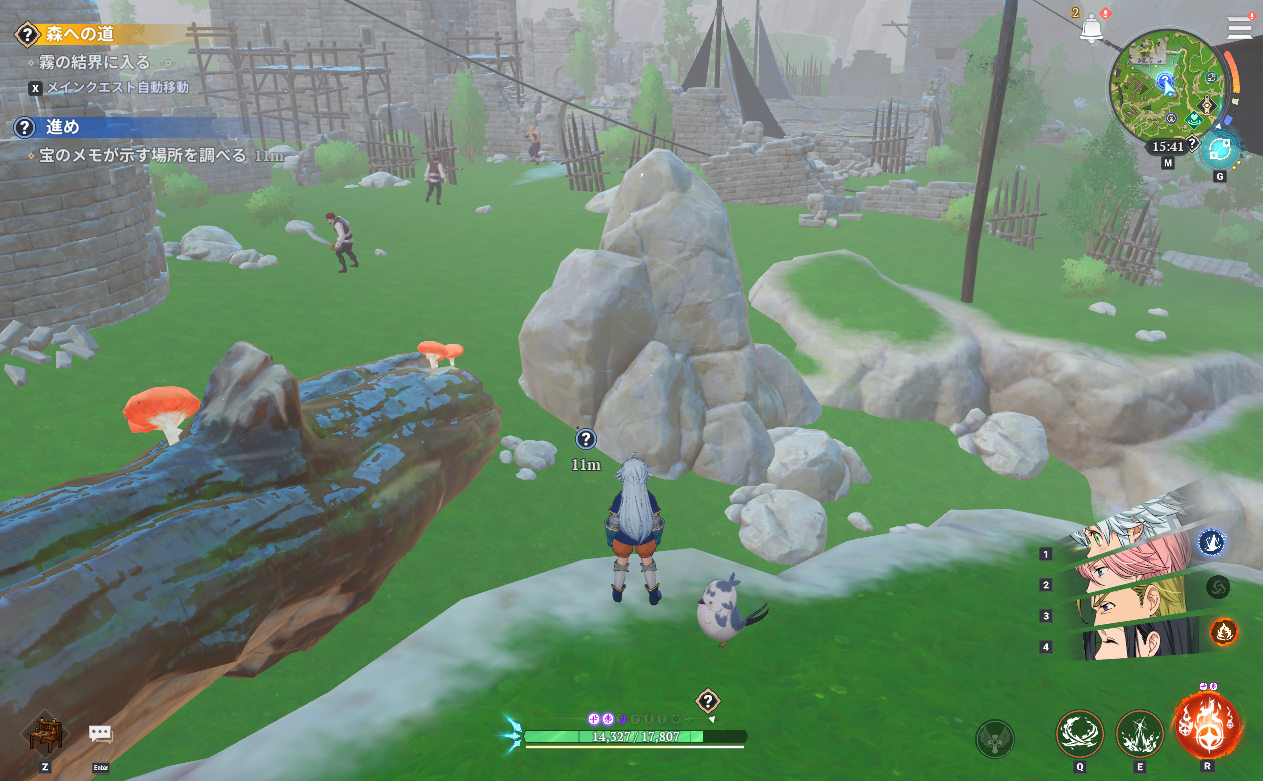Click the blue ice tag skill icon
1263x781 pixels.
(x=1212, y=542)
